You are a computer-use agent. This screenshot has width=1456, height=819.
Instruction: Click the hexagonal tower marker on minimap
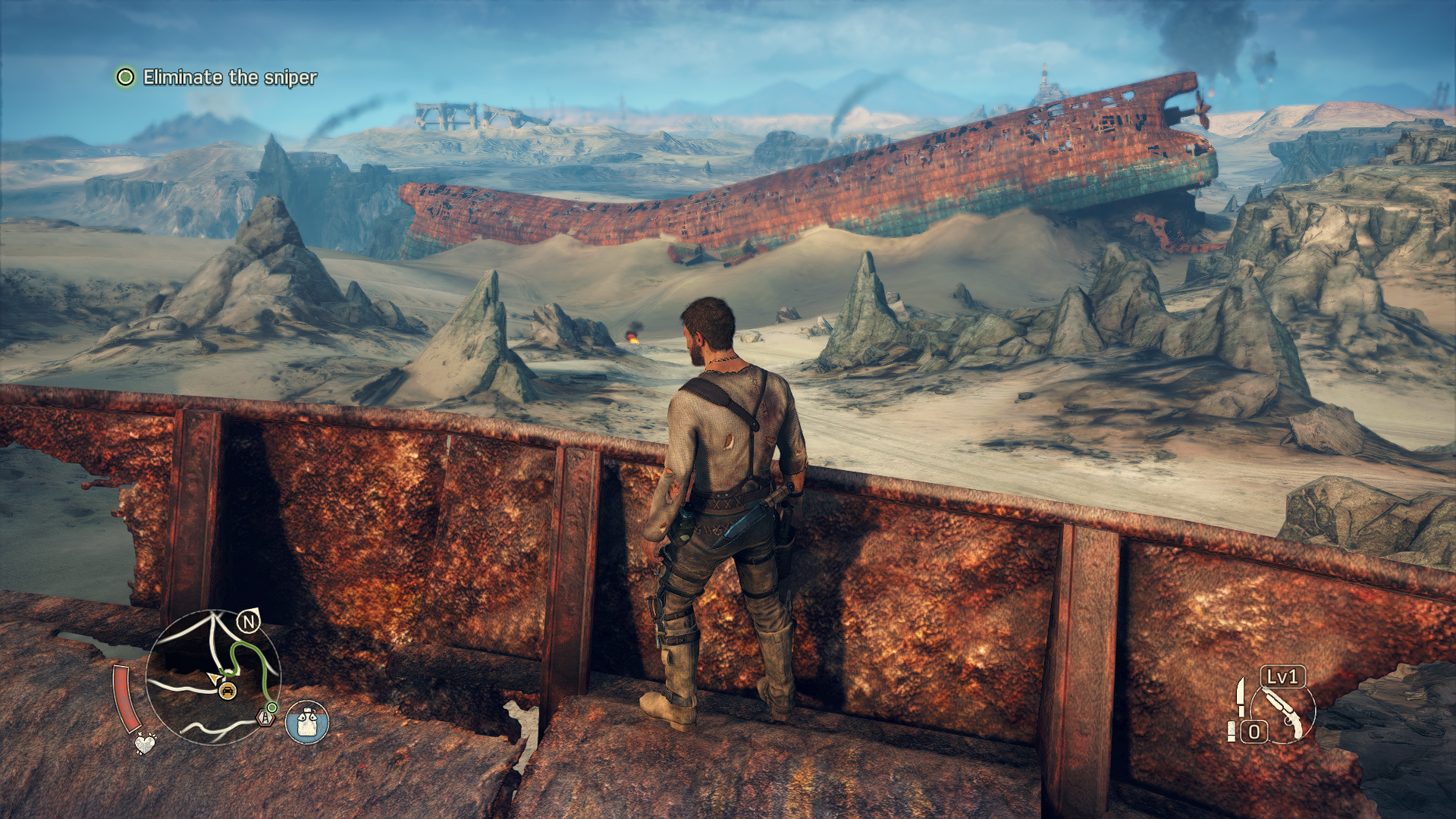pos(264,716)
